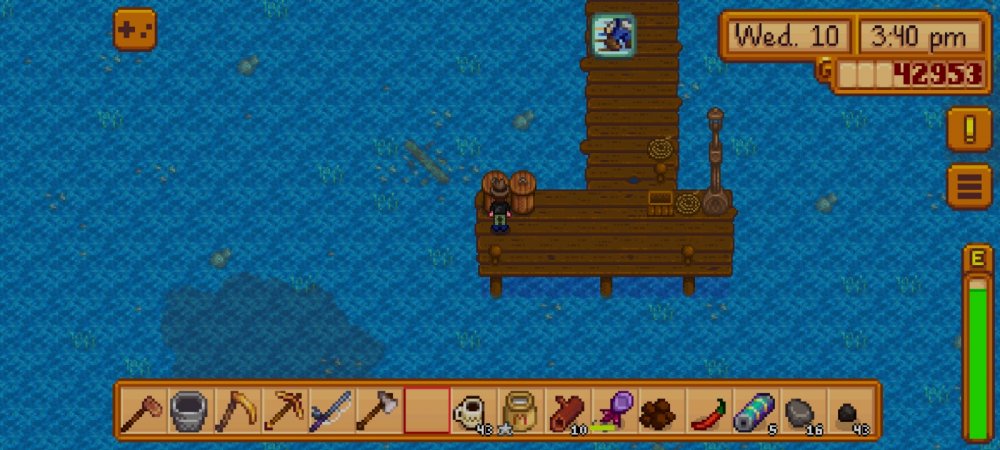
Task: Check the active buff icon with teal border
Action: (611, 36)
